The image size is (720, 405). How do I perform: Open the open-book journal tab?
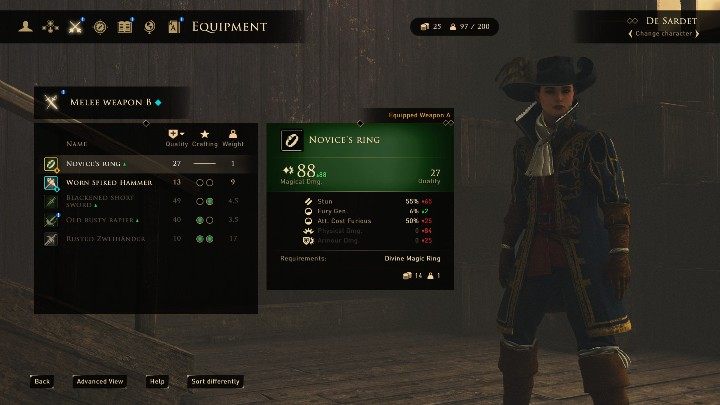(125, 27)
